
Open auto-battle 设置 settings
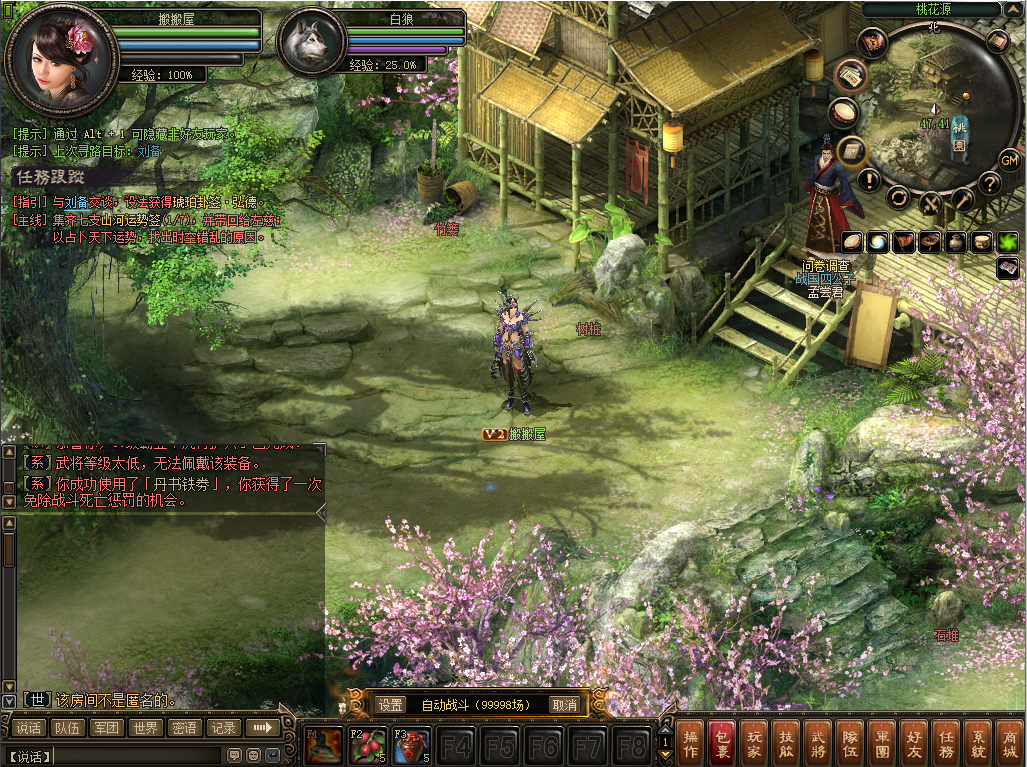point(390,705)
